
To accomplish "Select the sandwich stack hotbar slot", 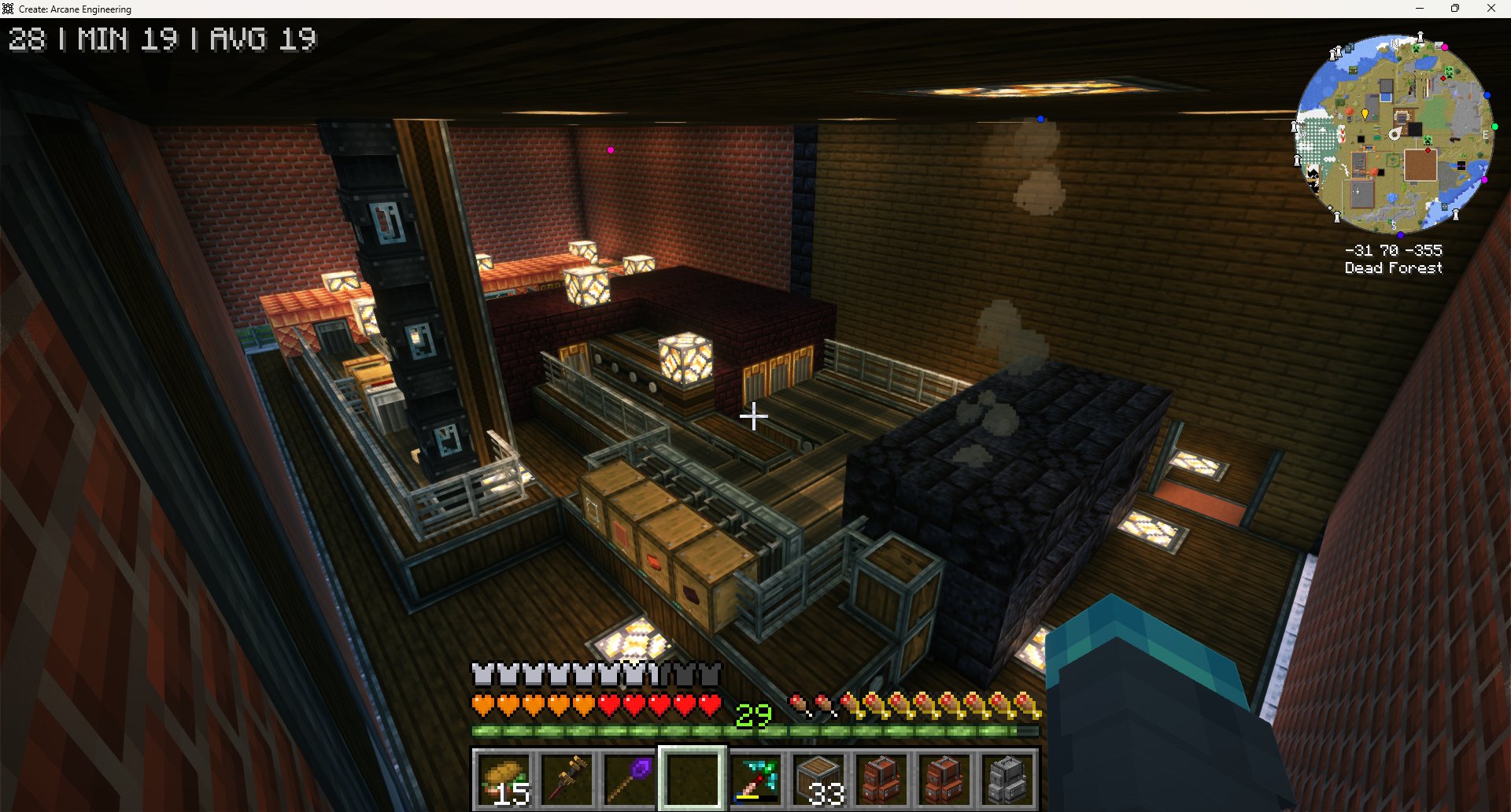I will tap(504, 778).
